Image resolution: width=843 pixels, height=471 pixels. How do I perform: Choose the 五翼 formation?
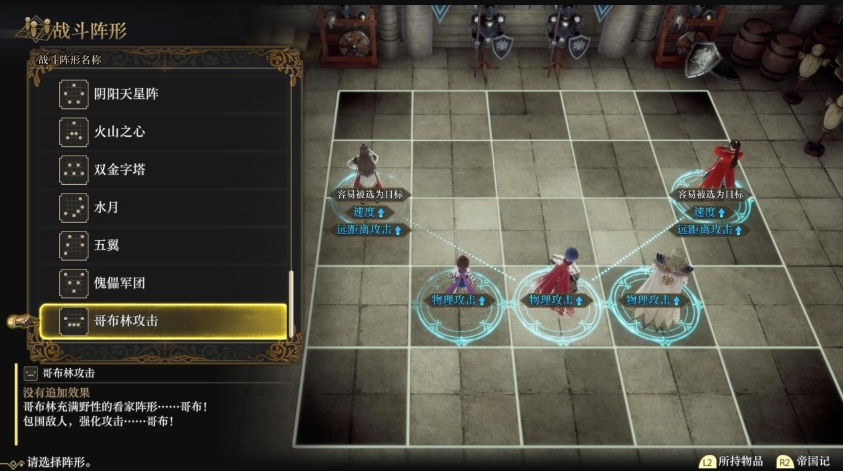[x=163, y=245]
